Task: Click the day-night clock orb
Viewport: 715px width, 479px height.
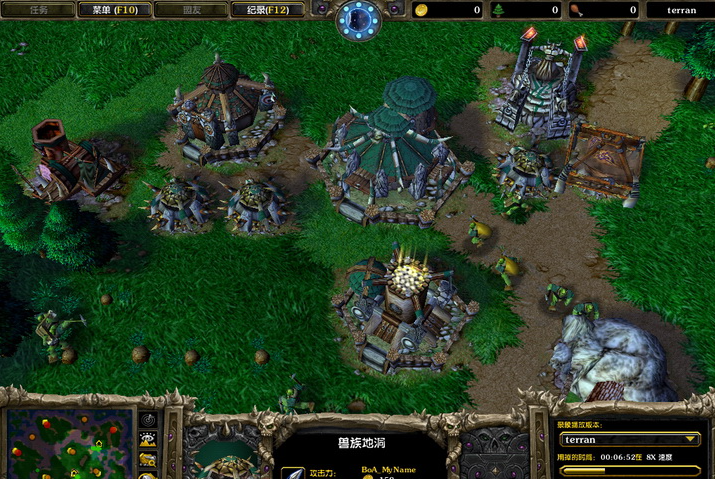Action: point(358,18)
